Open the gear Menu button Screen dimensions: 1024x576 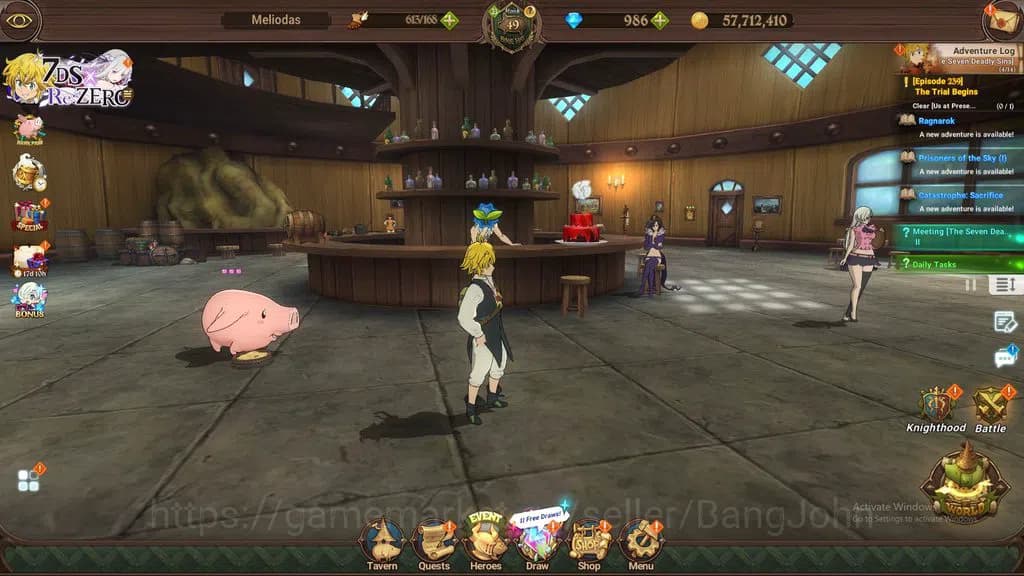(641, 543)
